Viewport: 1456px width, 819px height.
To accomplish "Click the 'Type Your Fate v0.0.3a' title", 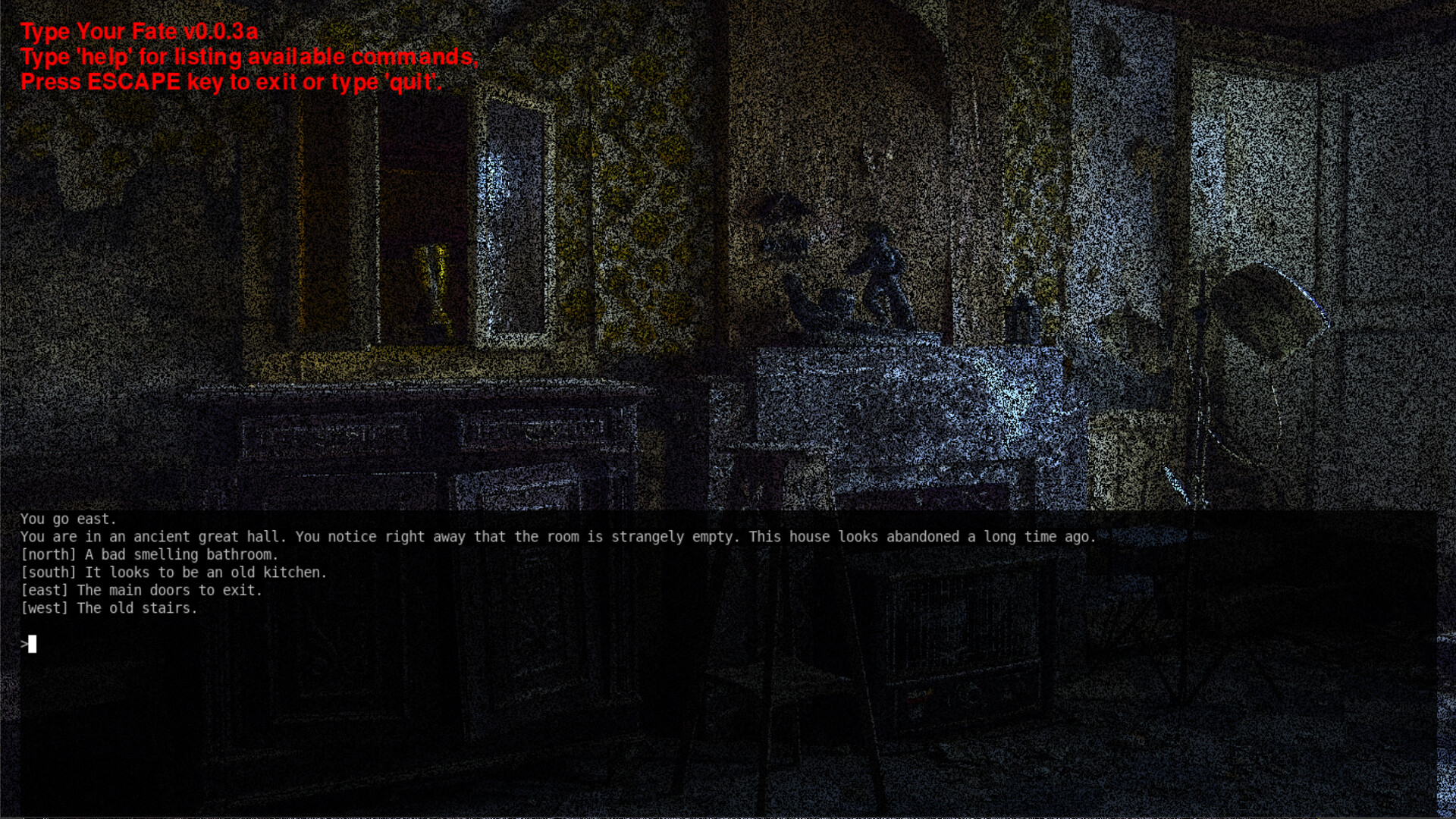I will click(139, 32).
